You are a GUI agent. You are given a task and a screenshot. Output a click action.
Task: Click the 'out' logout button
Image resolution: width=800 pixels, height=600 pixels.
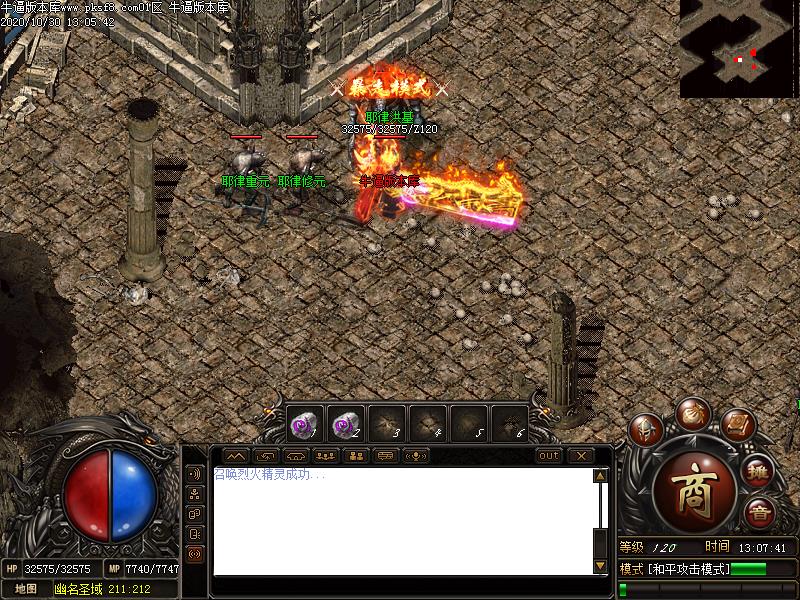549,455
